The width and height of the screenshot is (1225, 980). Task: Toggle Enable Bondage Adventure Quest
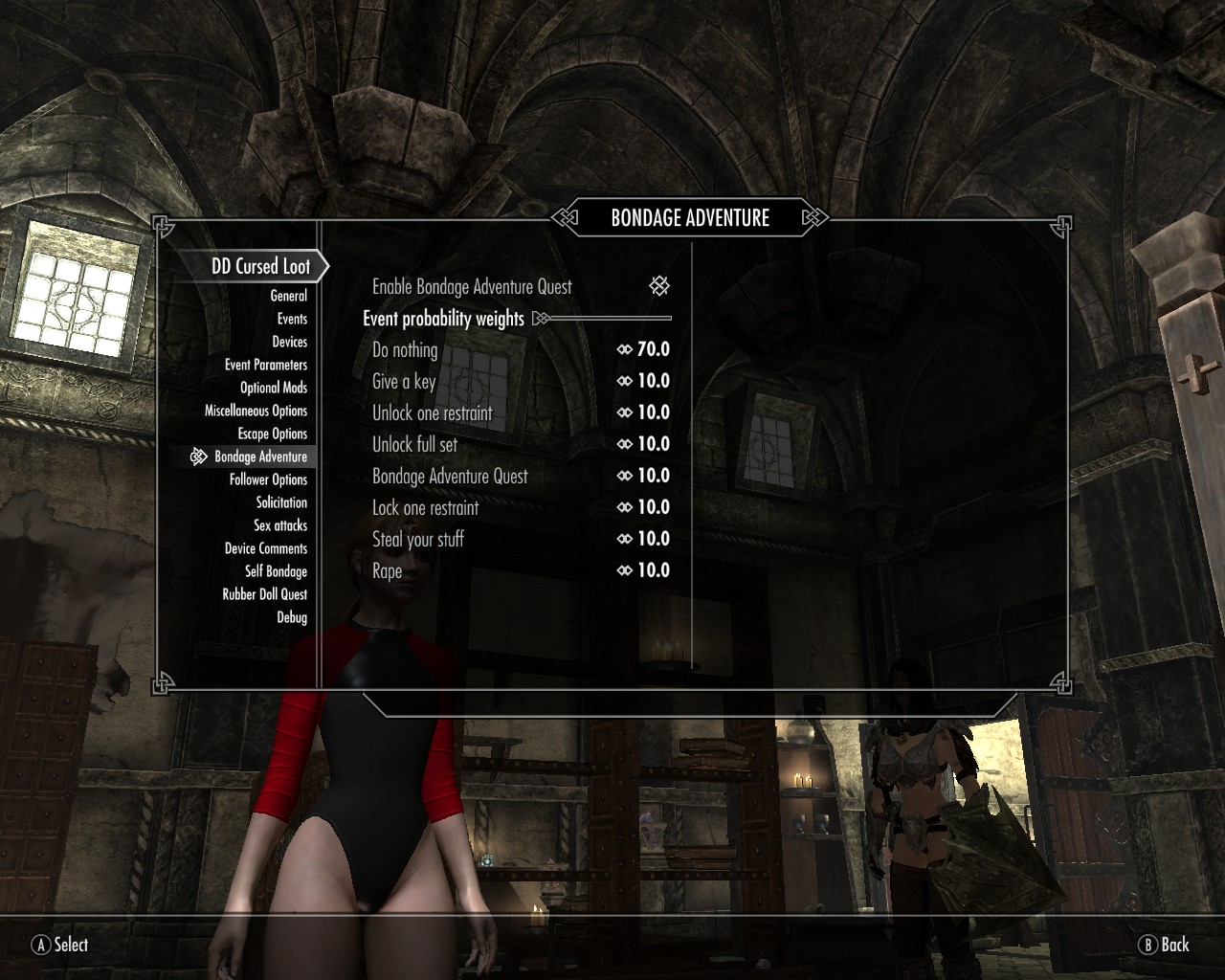coord(659,286)
